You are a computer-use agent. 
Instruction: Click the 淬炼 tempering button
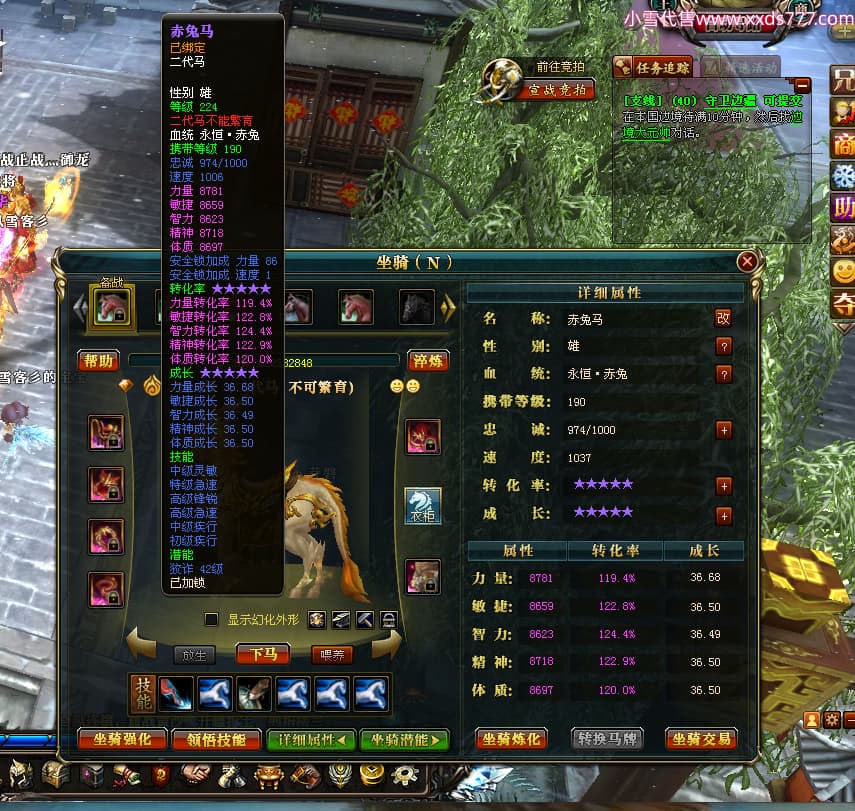(428, 361)
